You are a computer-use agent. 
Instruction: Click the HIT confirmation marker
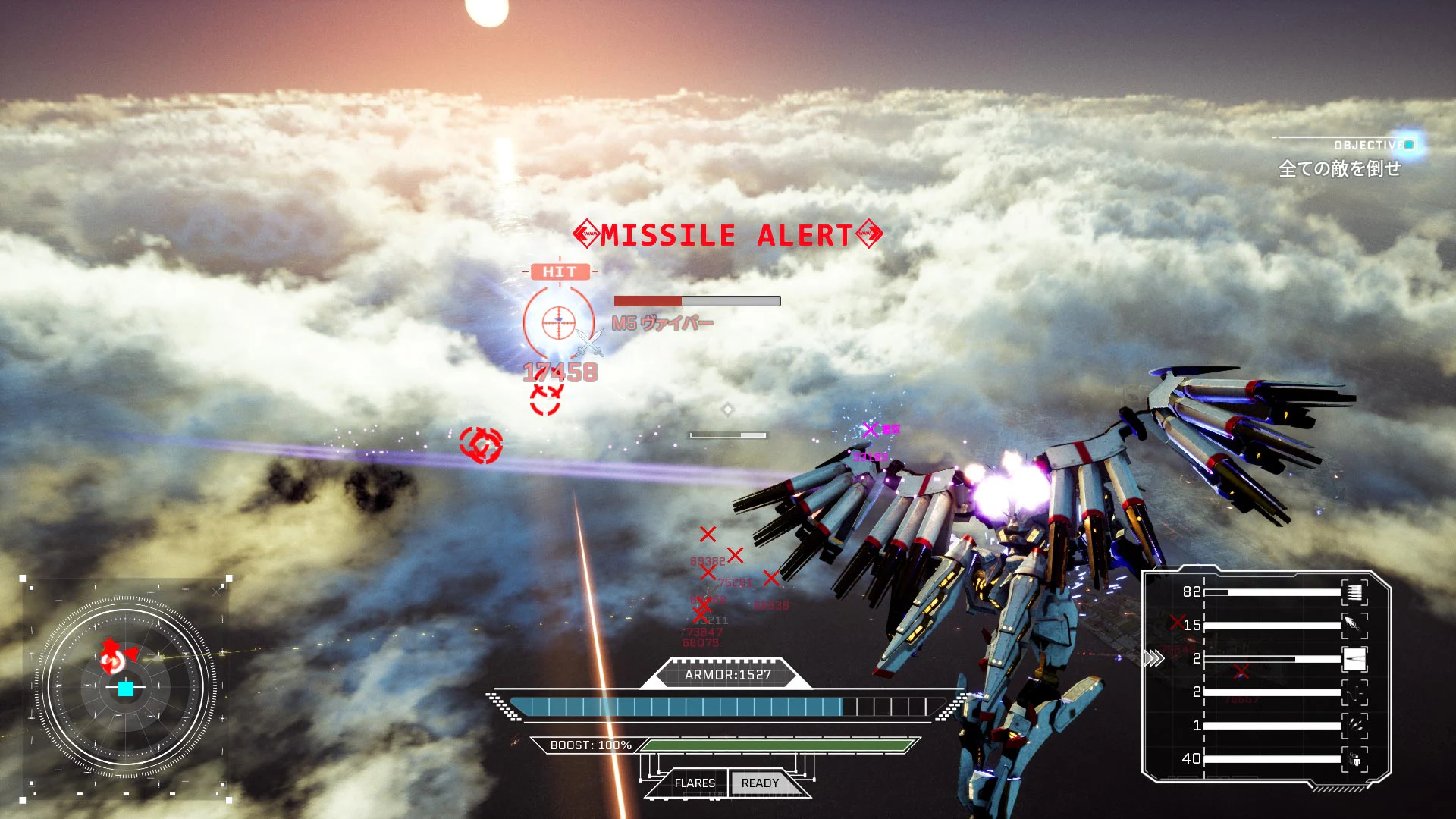[x=559, y=271]
